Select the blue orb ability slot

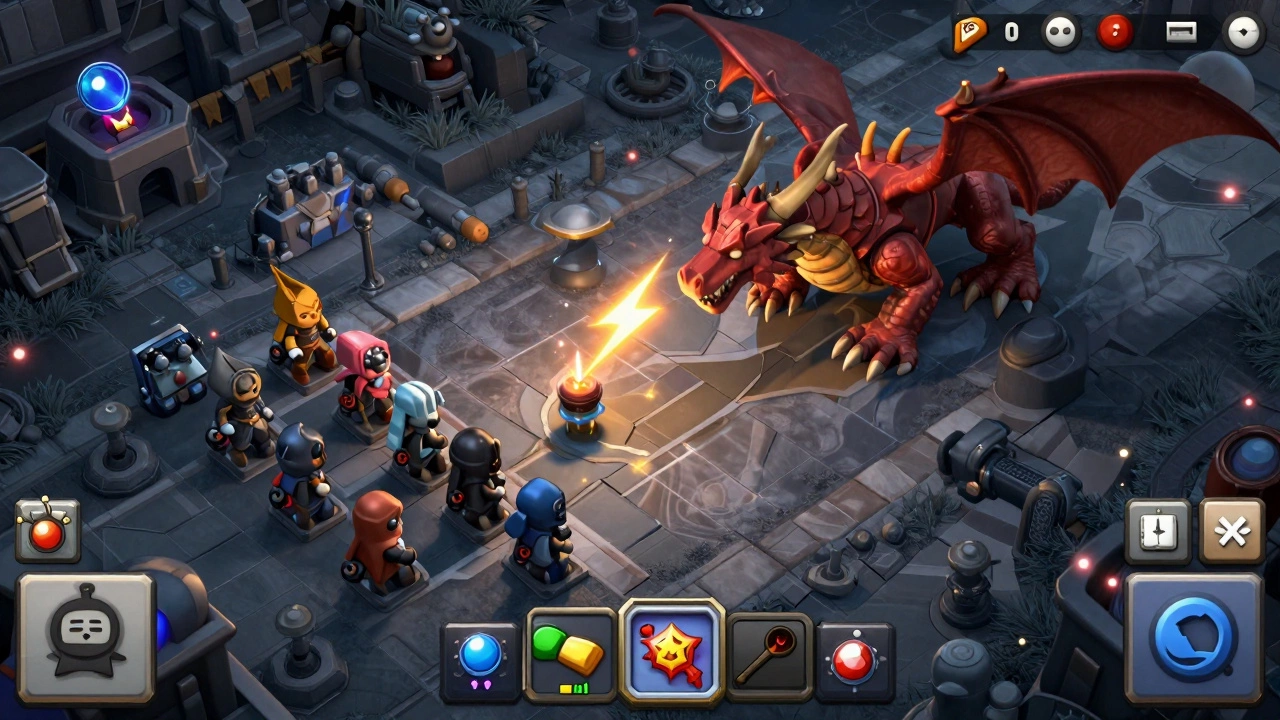tap(480, 660)
